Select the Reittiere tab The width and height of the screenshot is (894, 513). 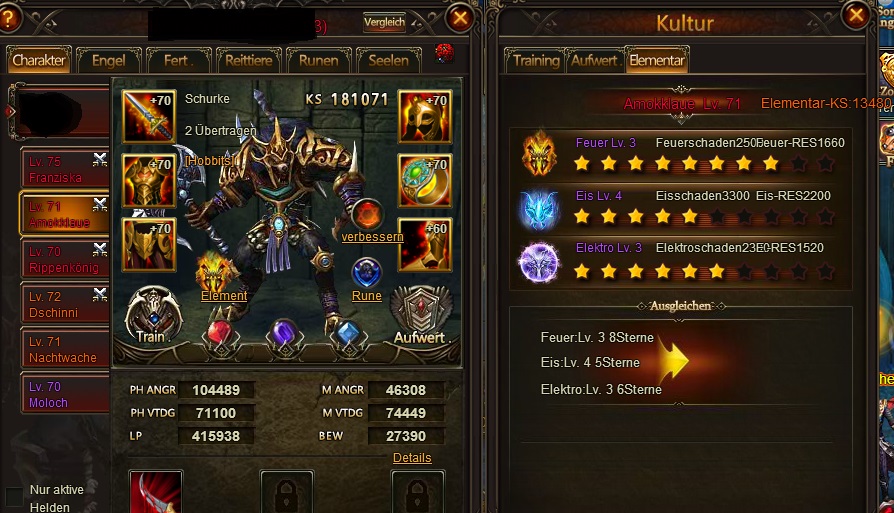[x=248, y=61]
